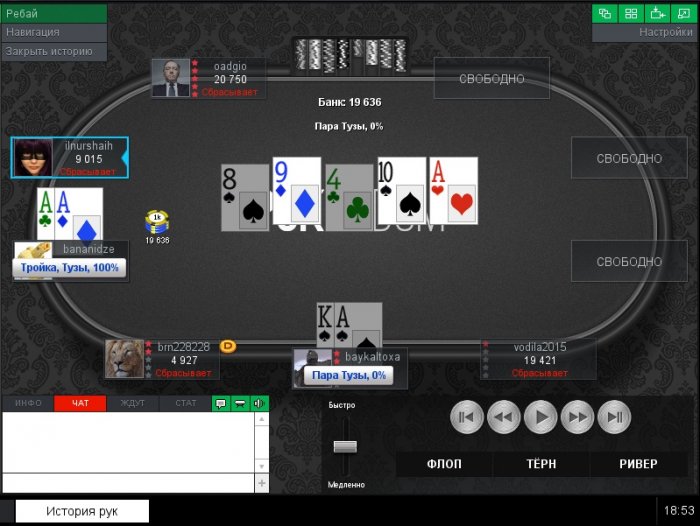Click Закрыть историю to close the replay

click(53, 50)
